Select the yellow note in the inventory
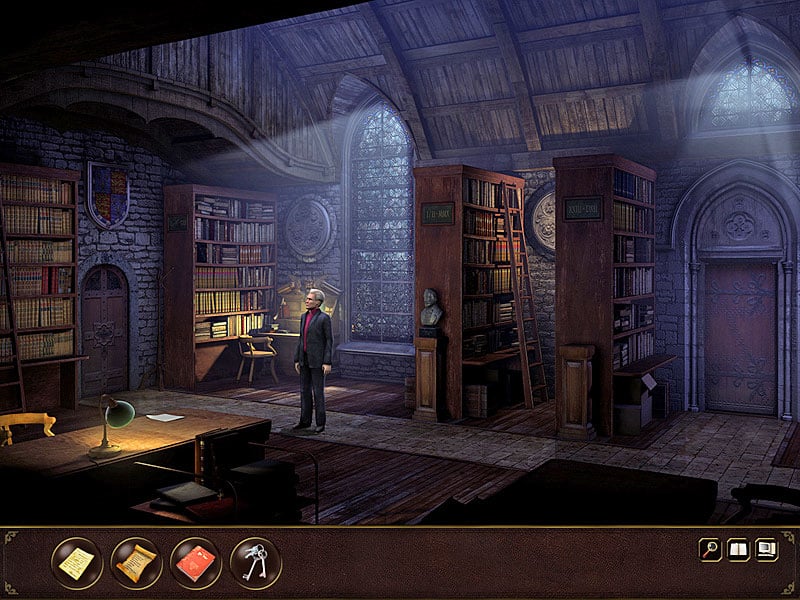This screenshot has height=600, width=800. point(77,563)
